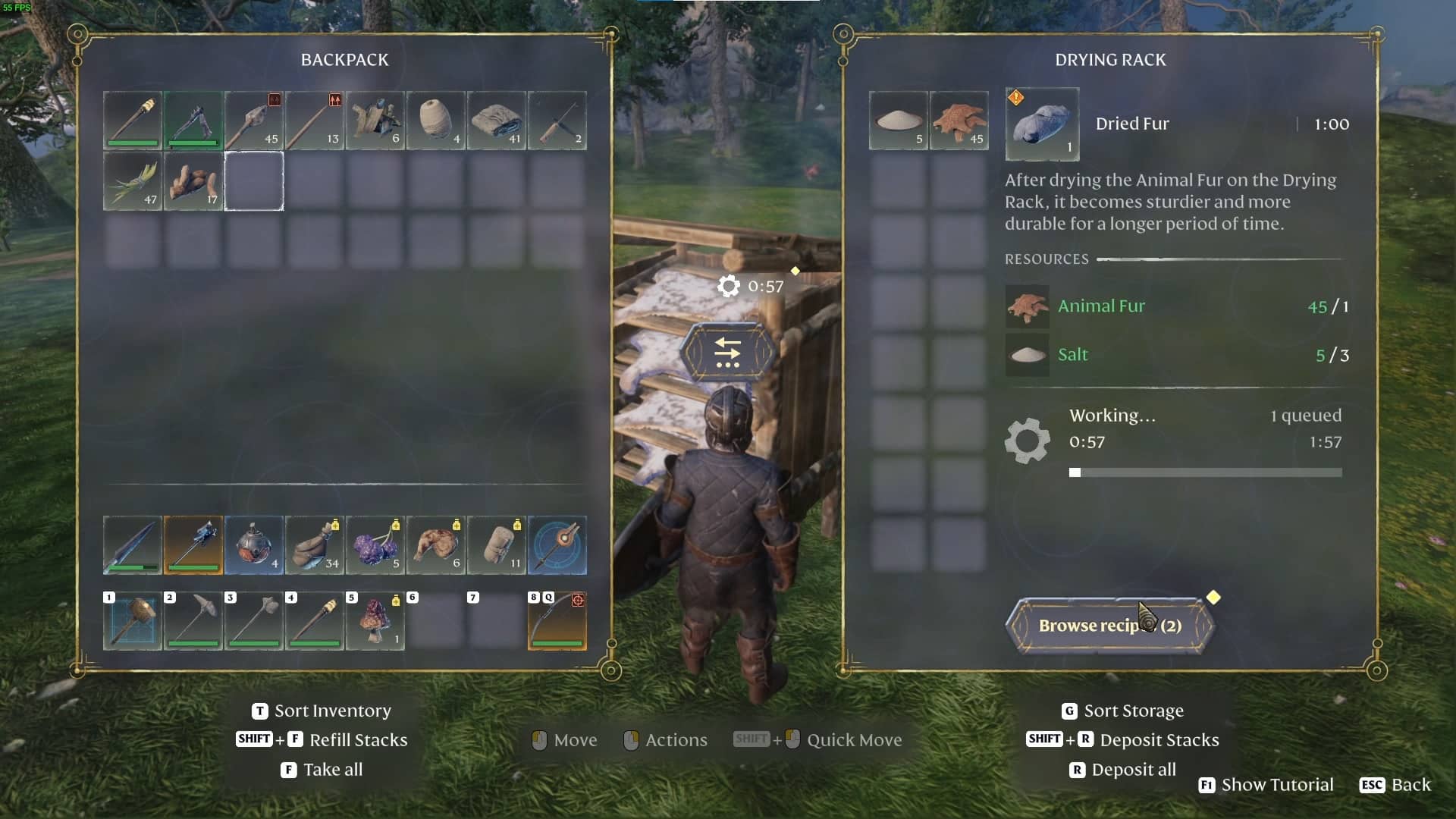The image size is (1456, 819).
Task: Select the ball of twine in backpack
Action: (x=436, y=121)
